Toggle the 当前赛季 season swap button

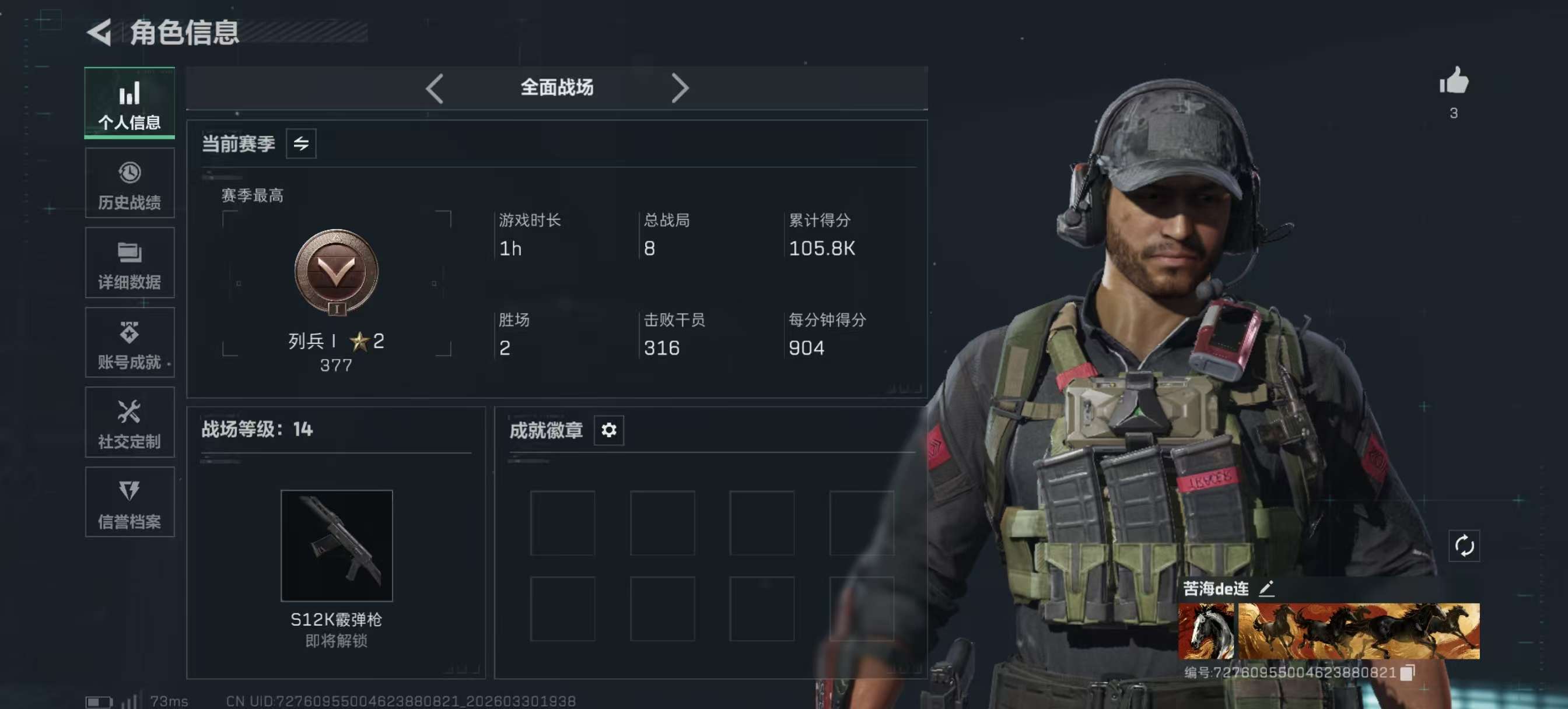point(300,143)
